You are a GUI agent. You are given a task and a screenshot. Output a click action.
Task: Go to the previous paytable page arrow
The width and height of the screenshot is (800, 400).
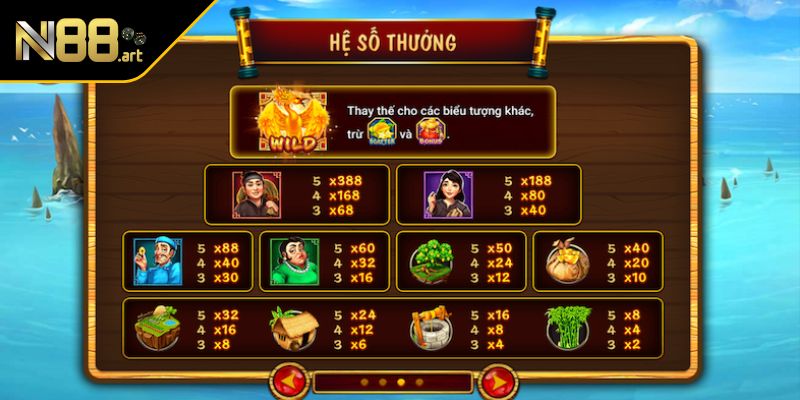point(291,382)
